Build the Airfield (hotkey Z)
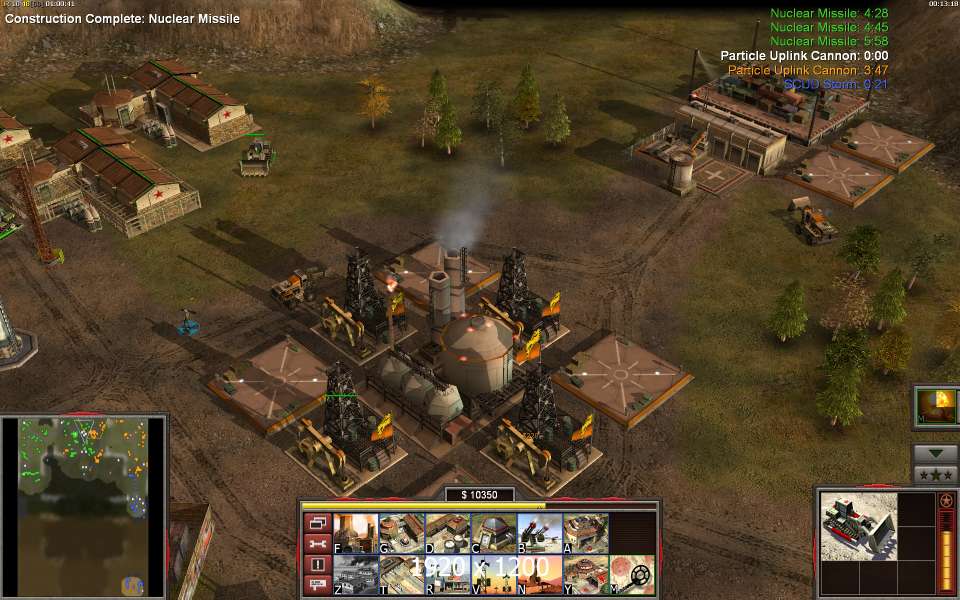This screenshot has height=600, width=960. pyautogui.click(x=355, y=575)
